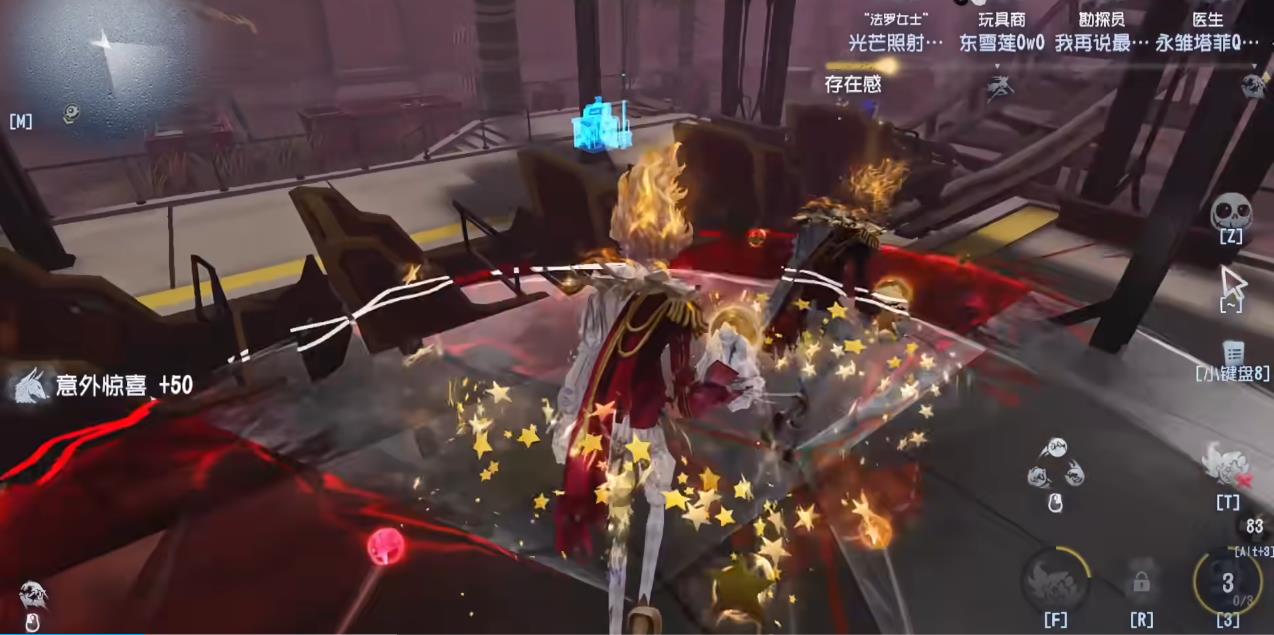Activate the main attack skill above F

[1055, 580]
